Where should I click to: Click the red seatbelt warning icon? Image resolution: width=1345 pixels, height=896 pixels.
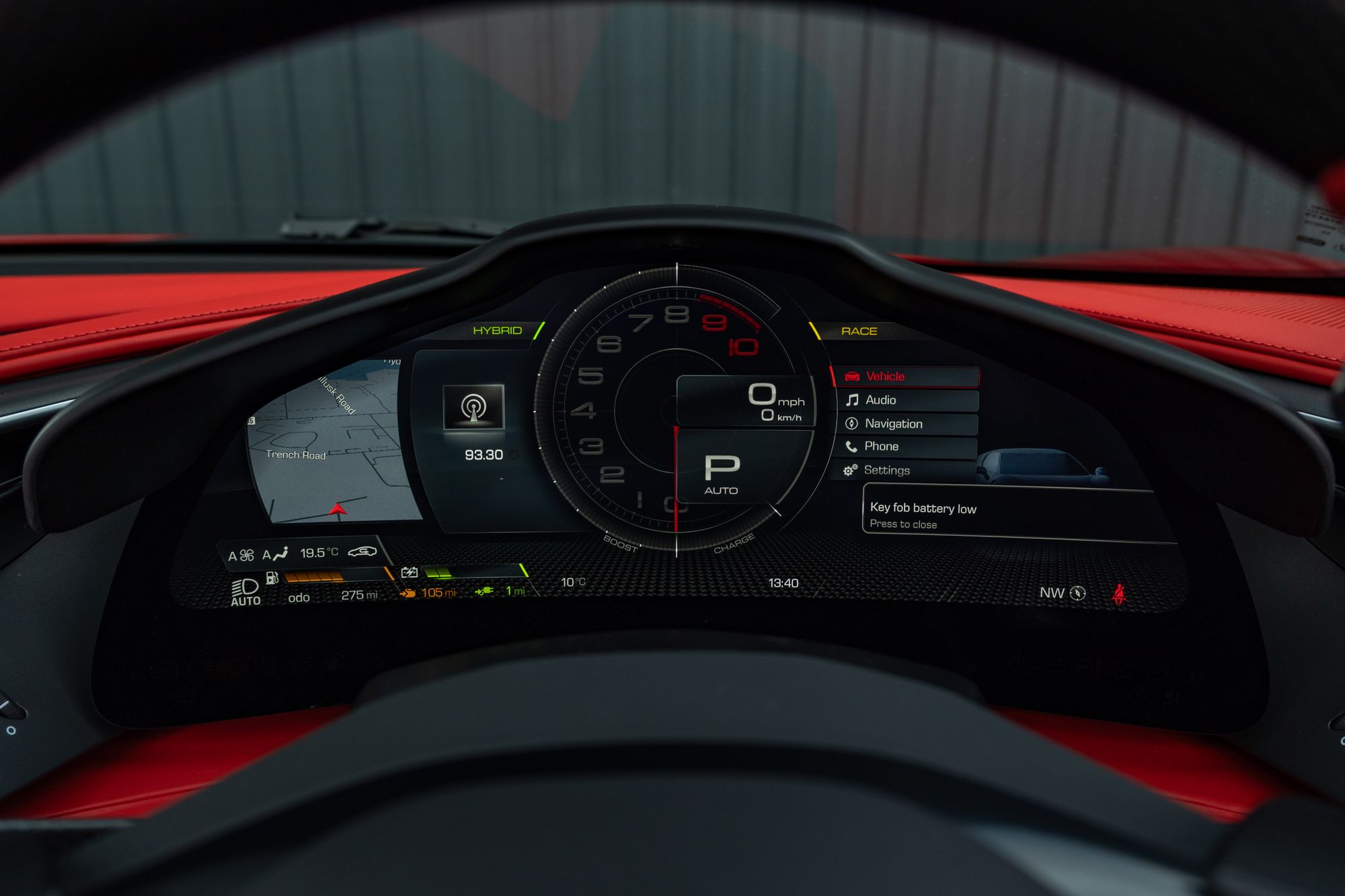[x=1118, y=594]
